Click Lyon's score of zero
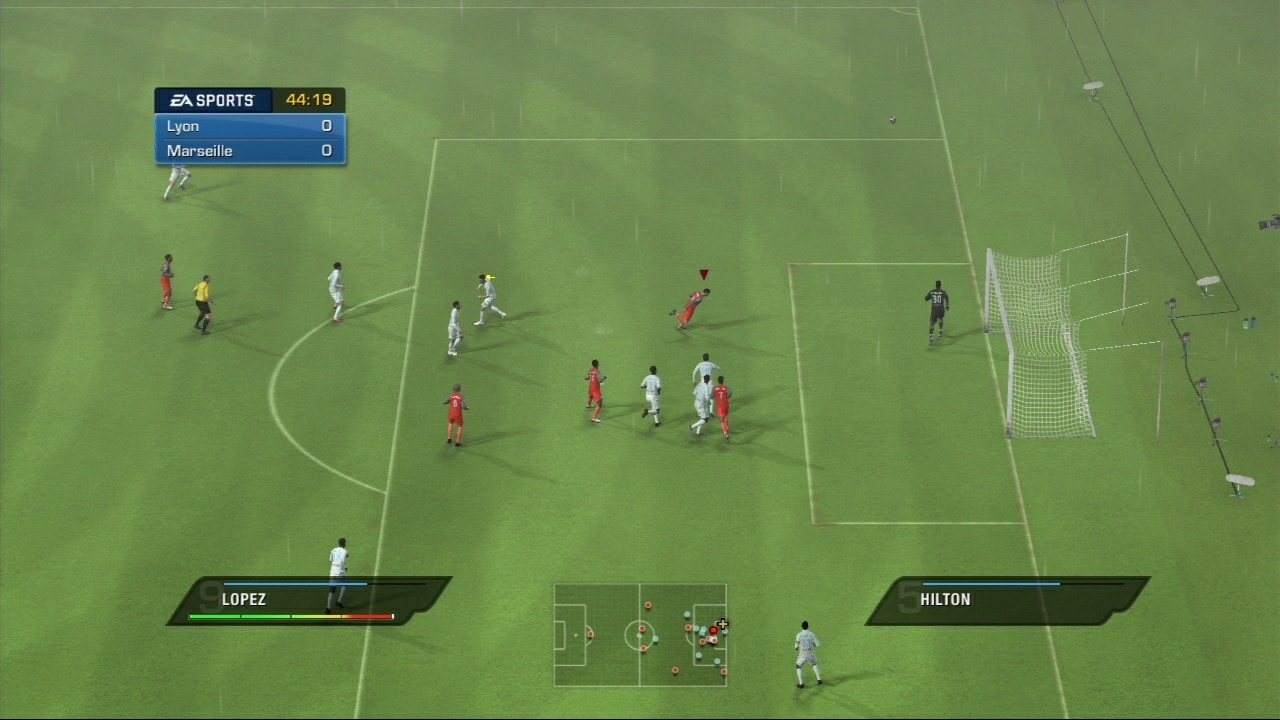 (326, 126)
